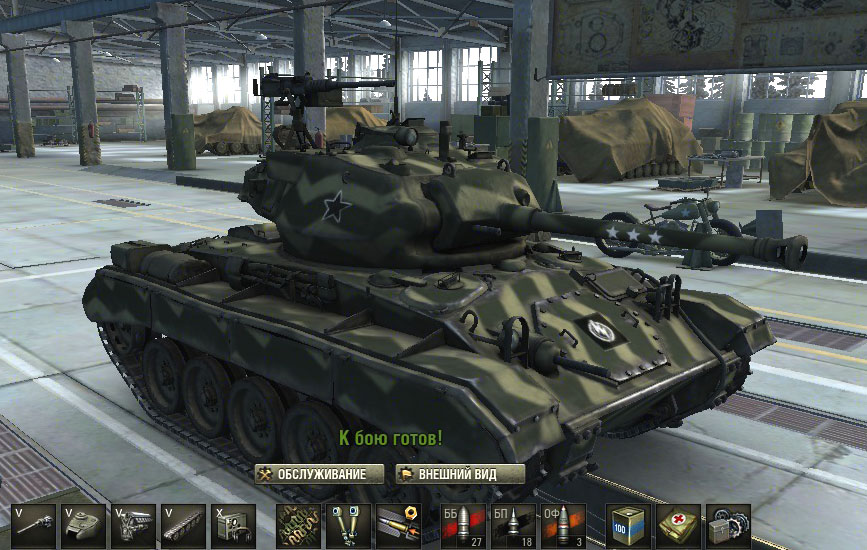
Task: Open the 100-octane fuel canister consumable slot
Action: 629,525
